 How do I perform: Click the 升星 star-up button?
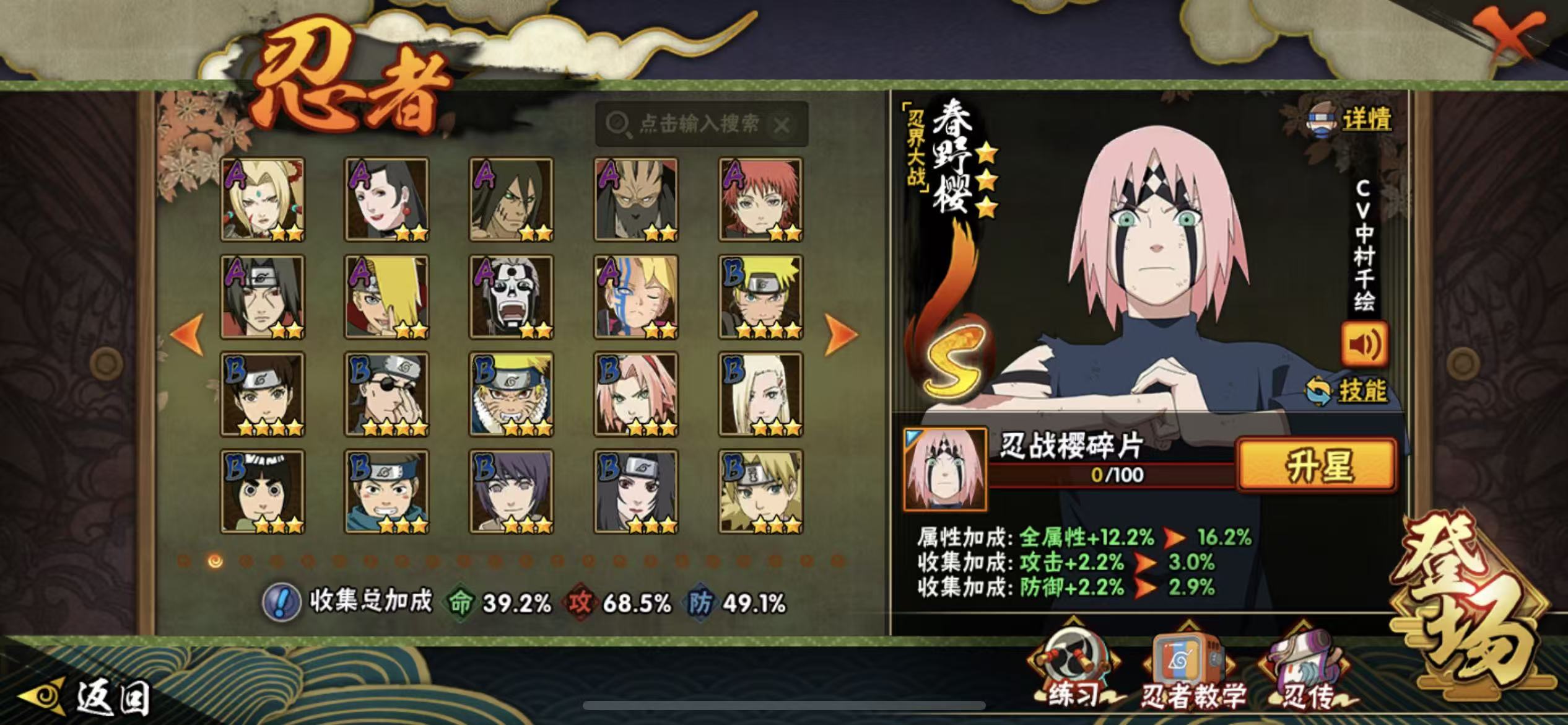click(1317, 465)
